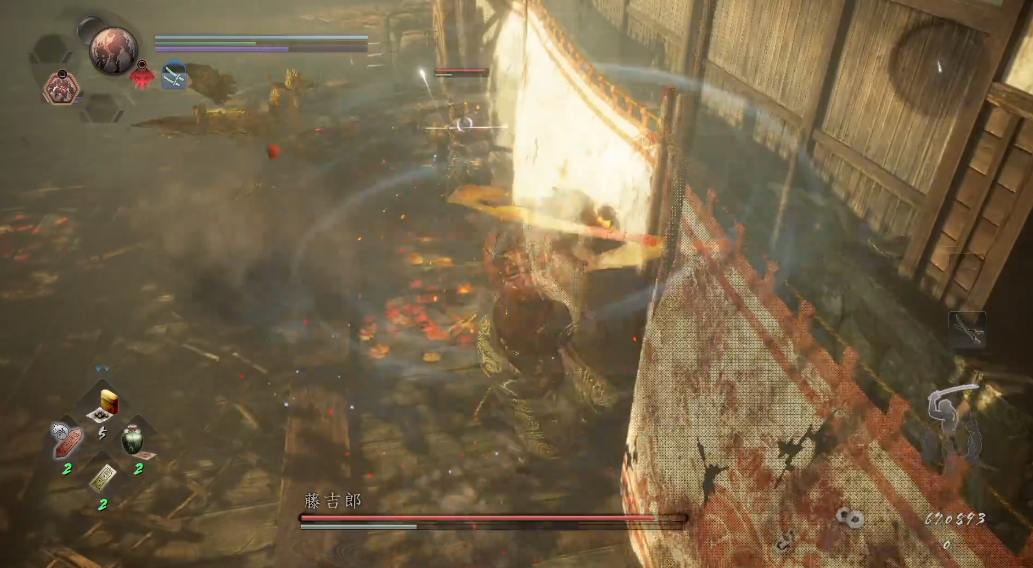Select the guardian spirit orb icon
Screen dimensions: 1033x568
click(x=112, y=50)
